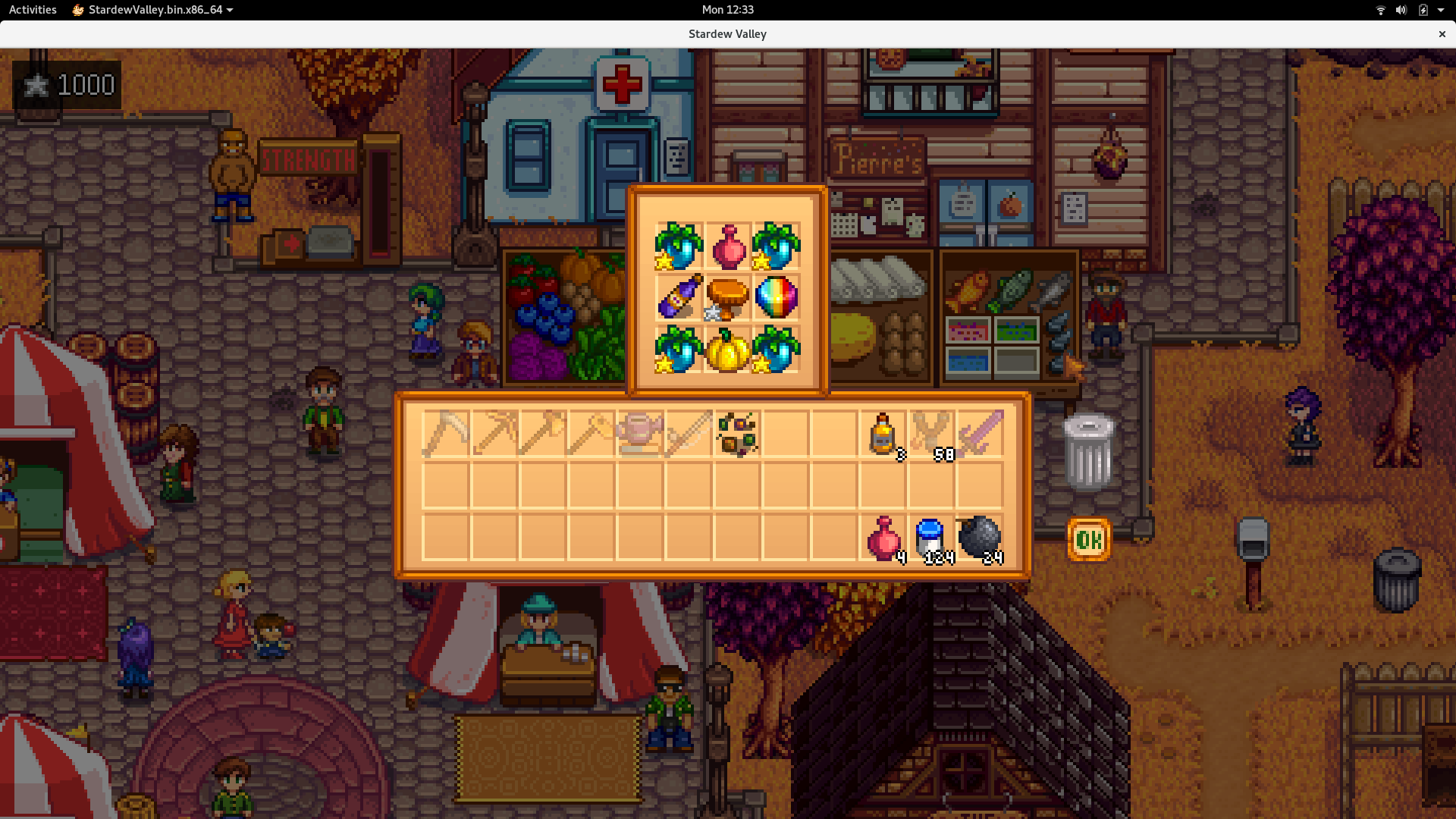Choose the fishing rod slot
Image resolution: width=1456 pixels, height=819 pixels.
689,434
